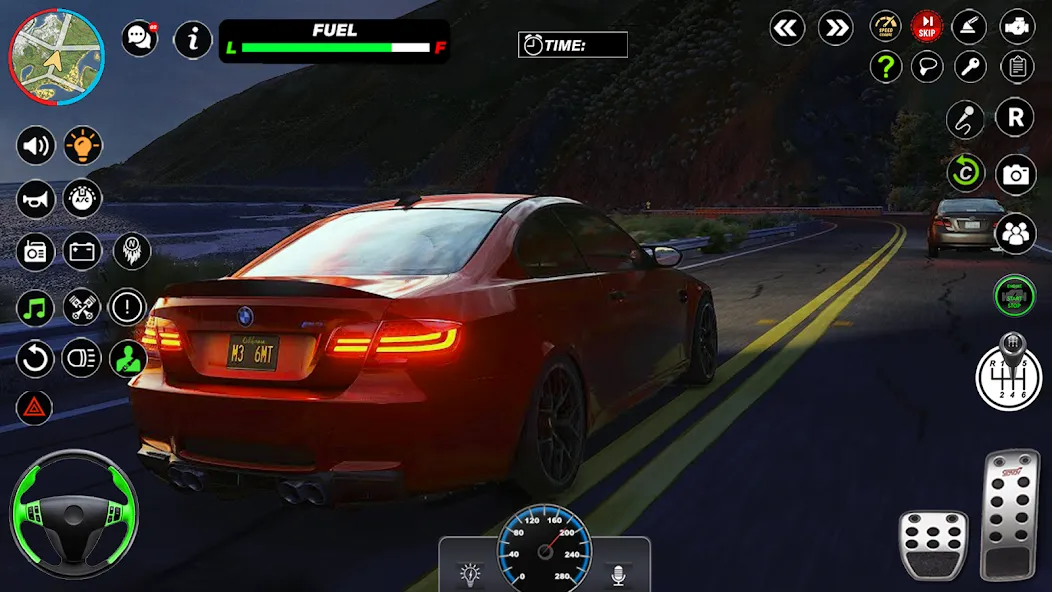Tap the car key button
1052x592 pixels.
(x=969, y=67)
